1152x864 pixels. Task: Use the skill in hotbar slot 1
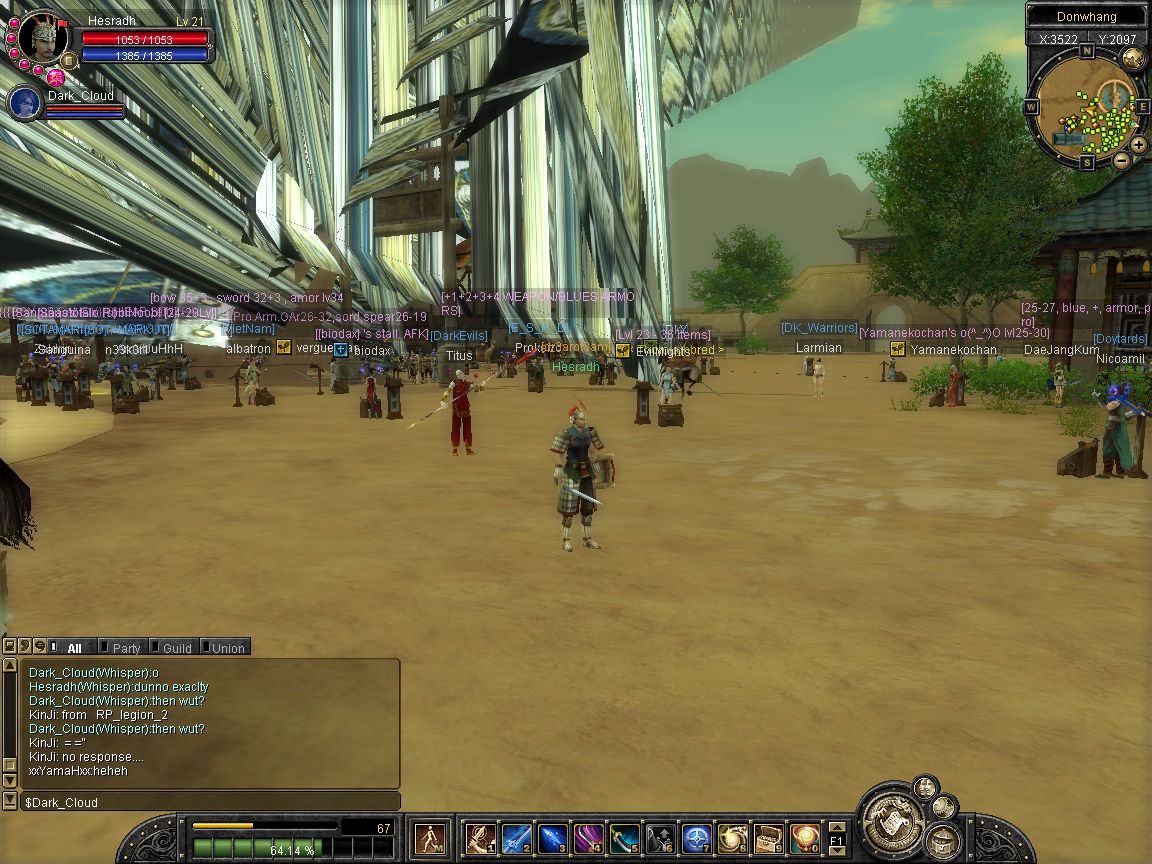tap(480, 838)
